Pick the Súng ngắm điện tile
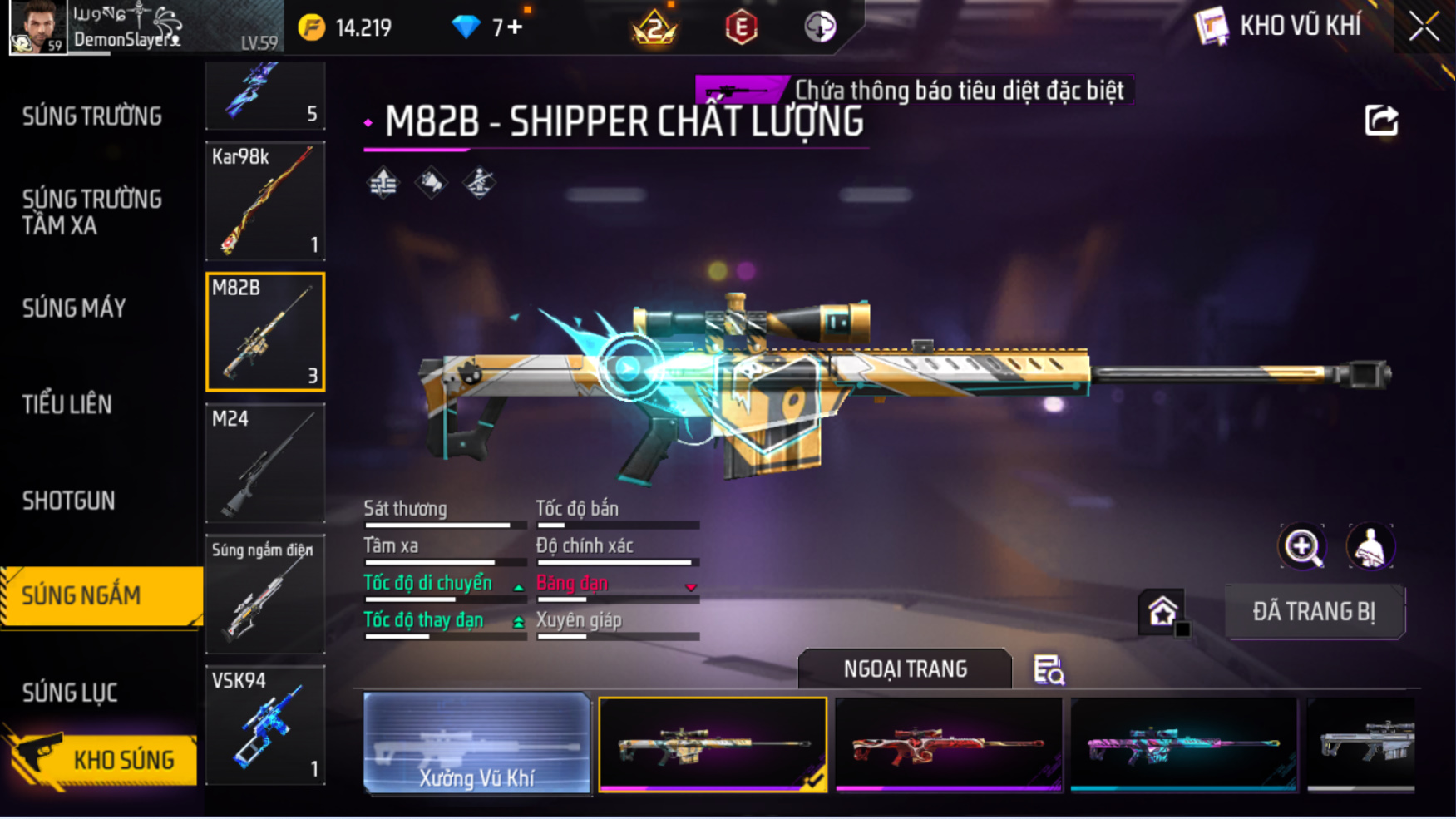The image size is (1456, 819). pyautogui.click(x=265, y=595)
